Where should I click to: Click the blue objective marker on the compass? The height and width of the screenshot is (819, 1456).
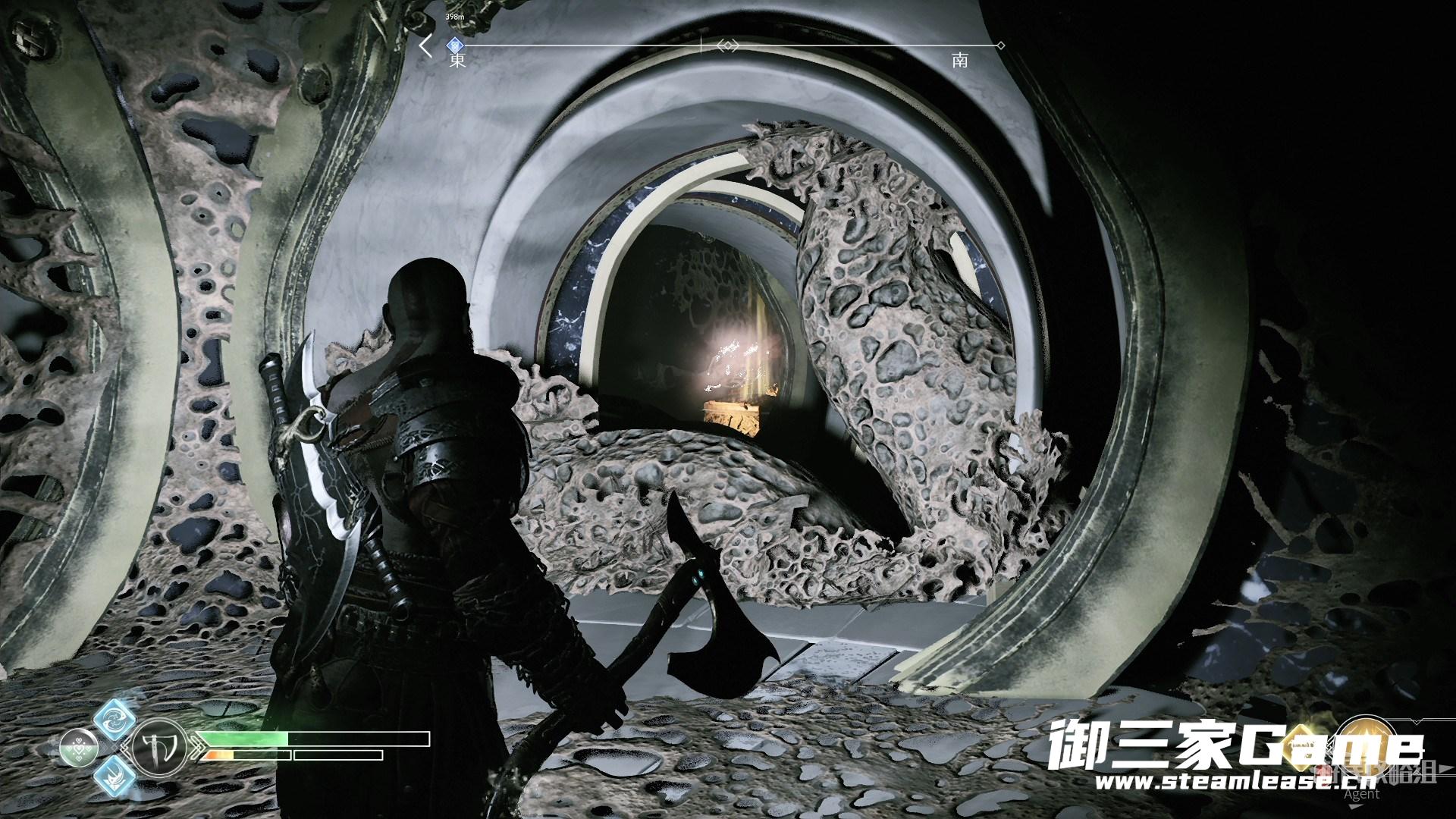455,45
